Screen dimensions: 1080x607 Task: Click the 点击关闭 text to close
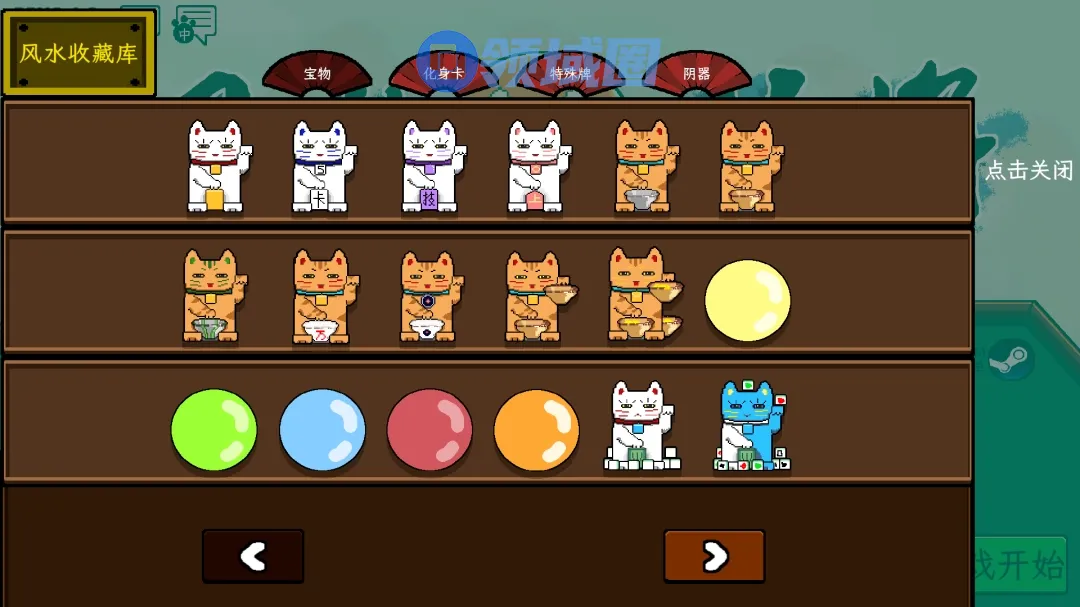coord(1029,171)
